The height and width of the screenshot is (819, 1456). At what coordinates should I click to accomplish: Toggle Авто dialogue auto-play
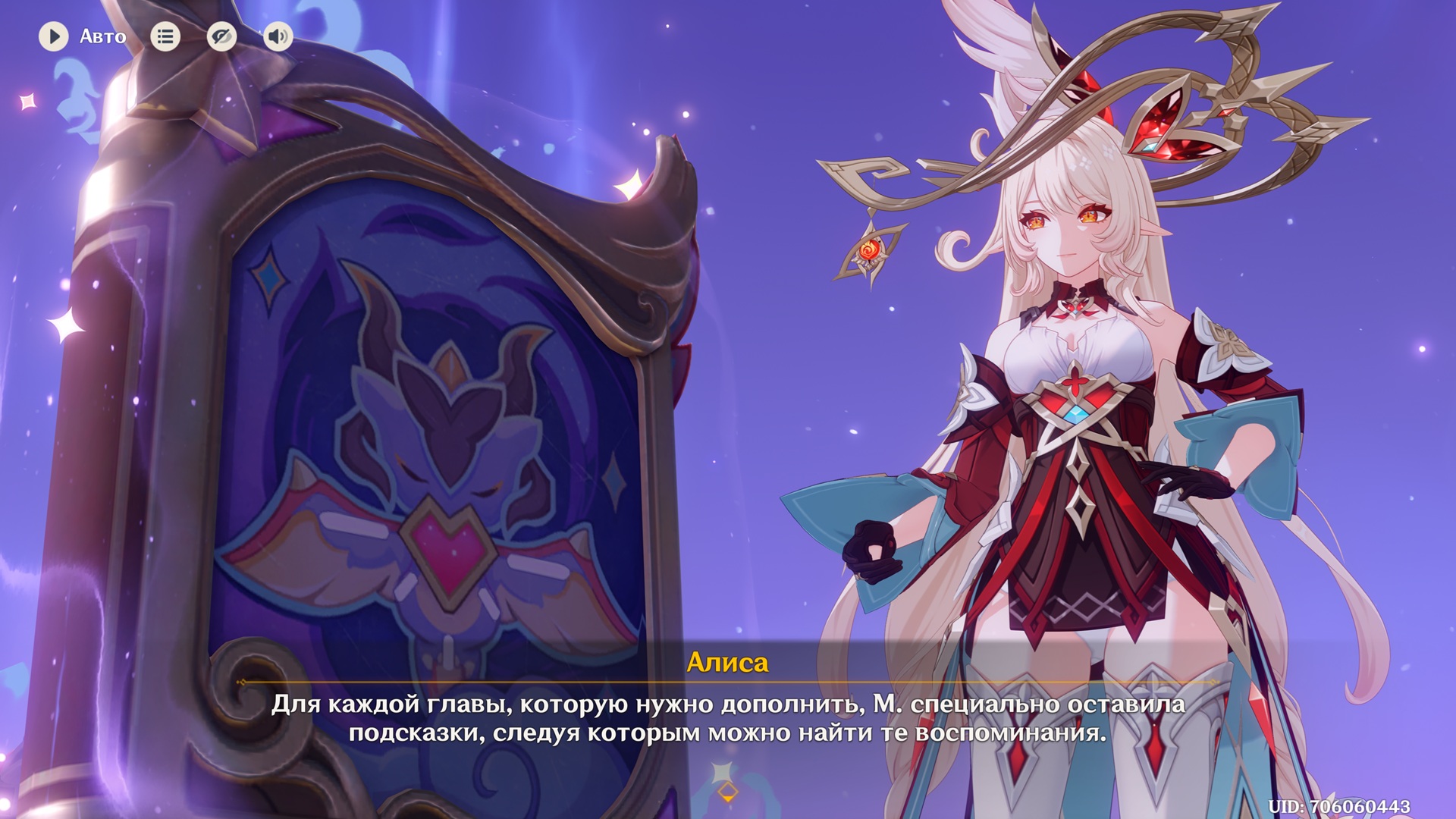(x=54, y=36)
